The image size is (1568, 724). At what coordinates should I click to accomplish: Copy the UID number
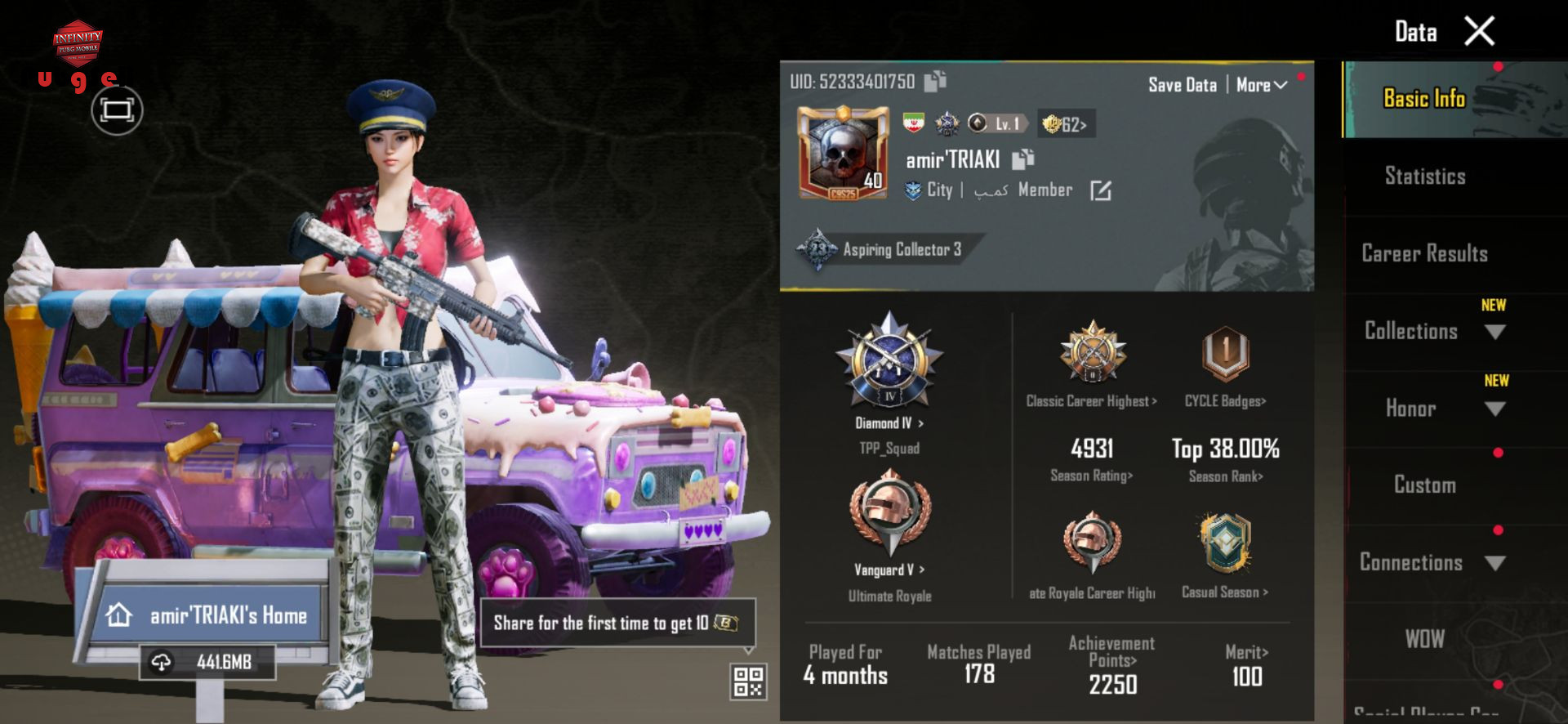pos(935,81)
